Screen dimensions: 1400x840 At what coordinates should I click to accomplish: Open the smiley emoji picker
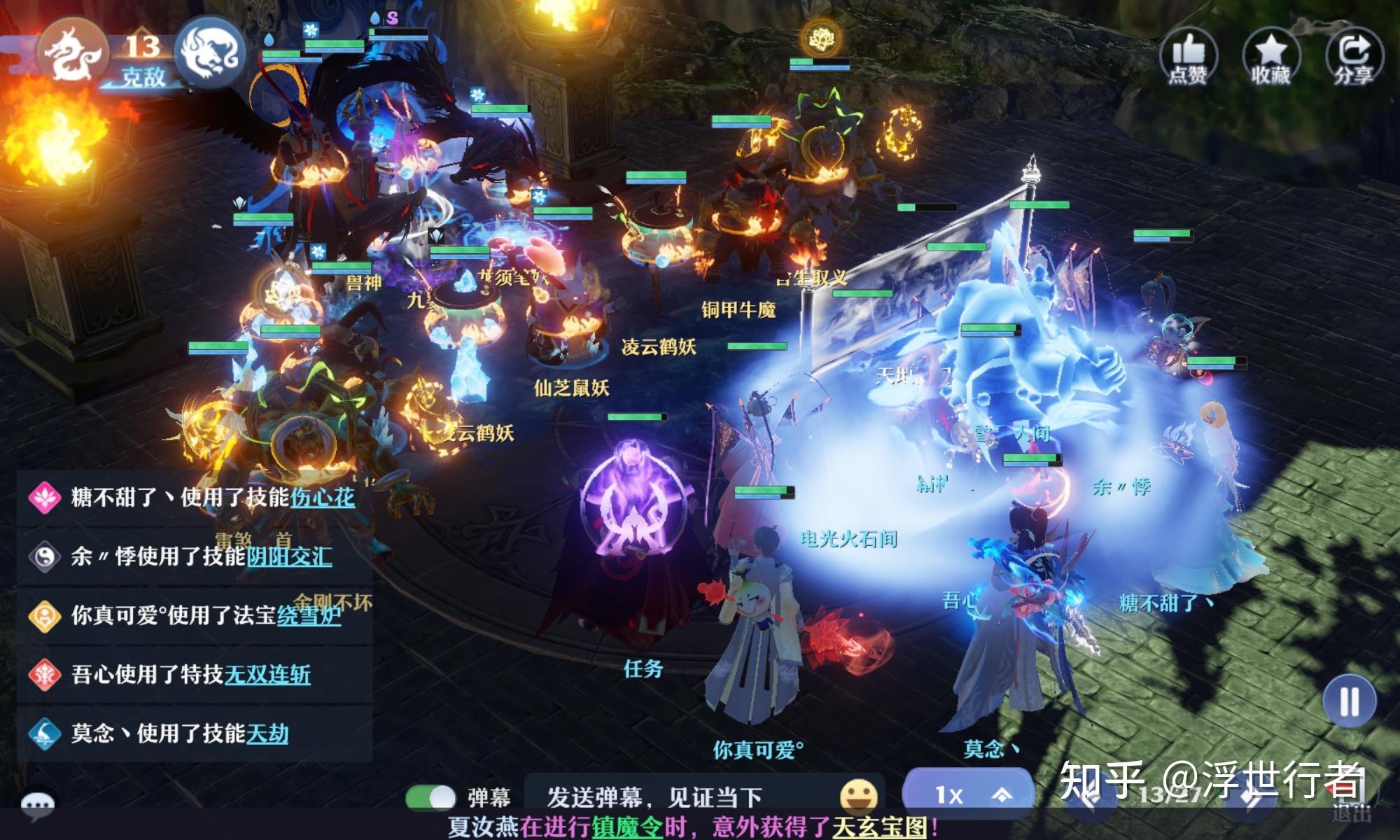[x=858, y=796]
